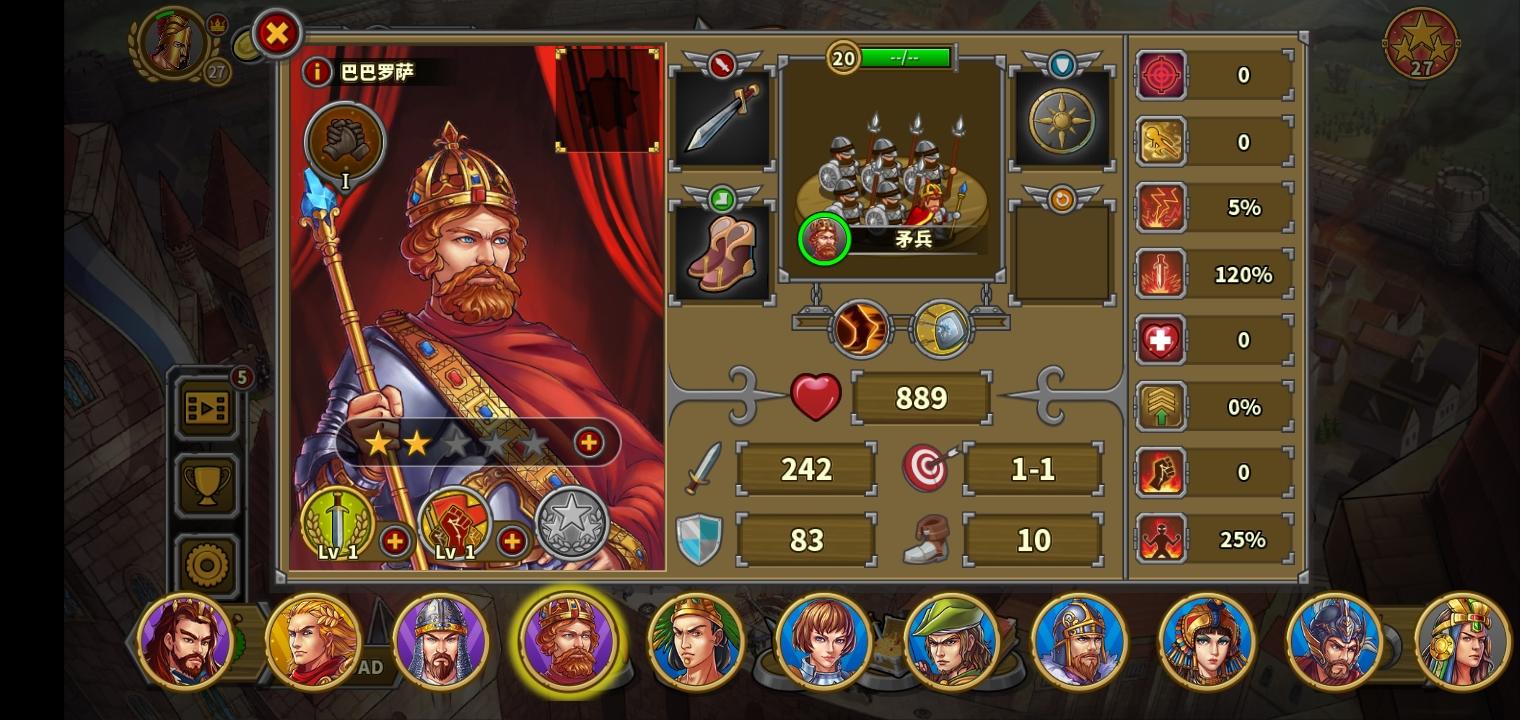
Task: Click the plus beside the sword medal
Action: click(396, 541)
